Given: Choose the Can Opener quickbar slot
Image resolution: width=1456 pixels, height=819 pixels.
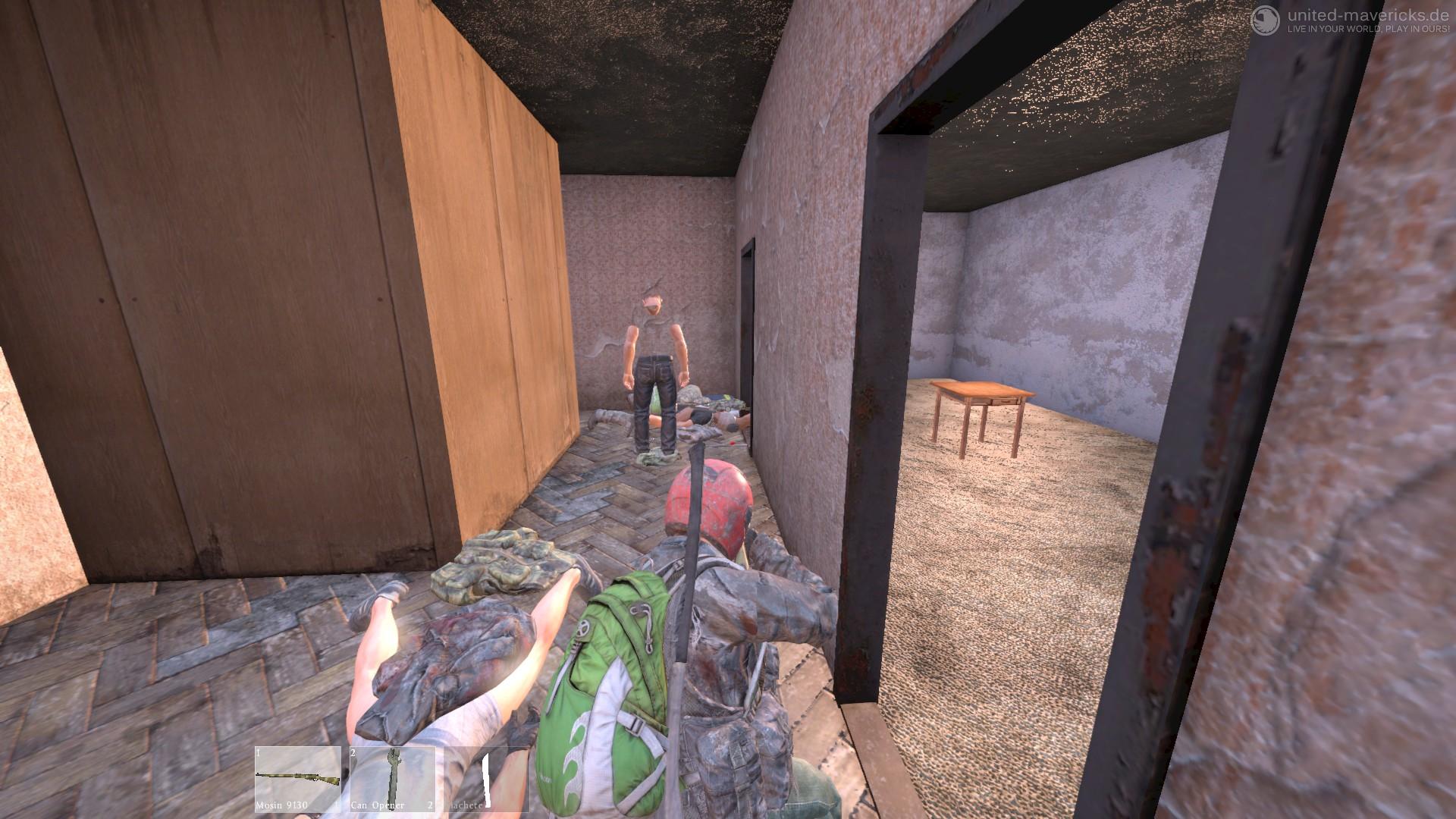Looking at the screenshot, I should (392, 779).
